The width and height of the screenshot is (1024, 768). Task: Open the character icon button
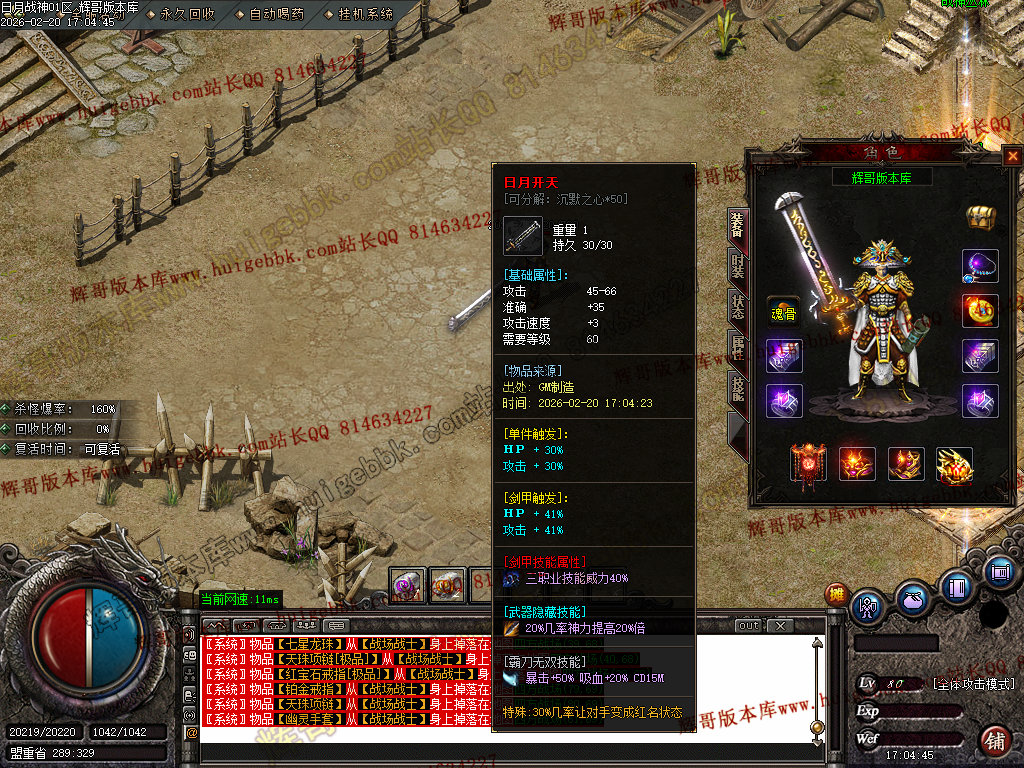[866, 607]
